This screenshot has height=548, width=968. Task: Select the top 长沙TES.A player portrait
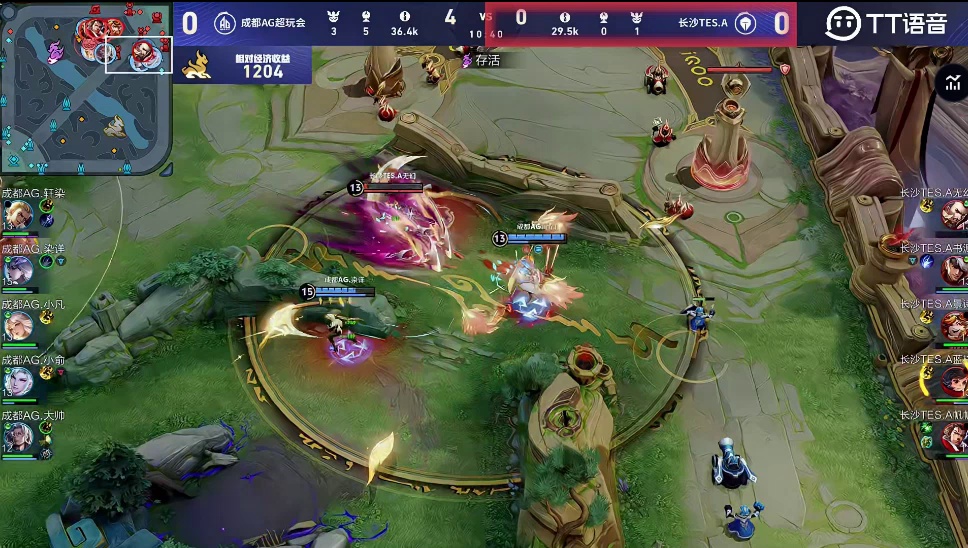953,214
